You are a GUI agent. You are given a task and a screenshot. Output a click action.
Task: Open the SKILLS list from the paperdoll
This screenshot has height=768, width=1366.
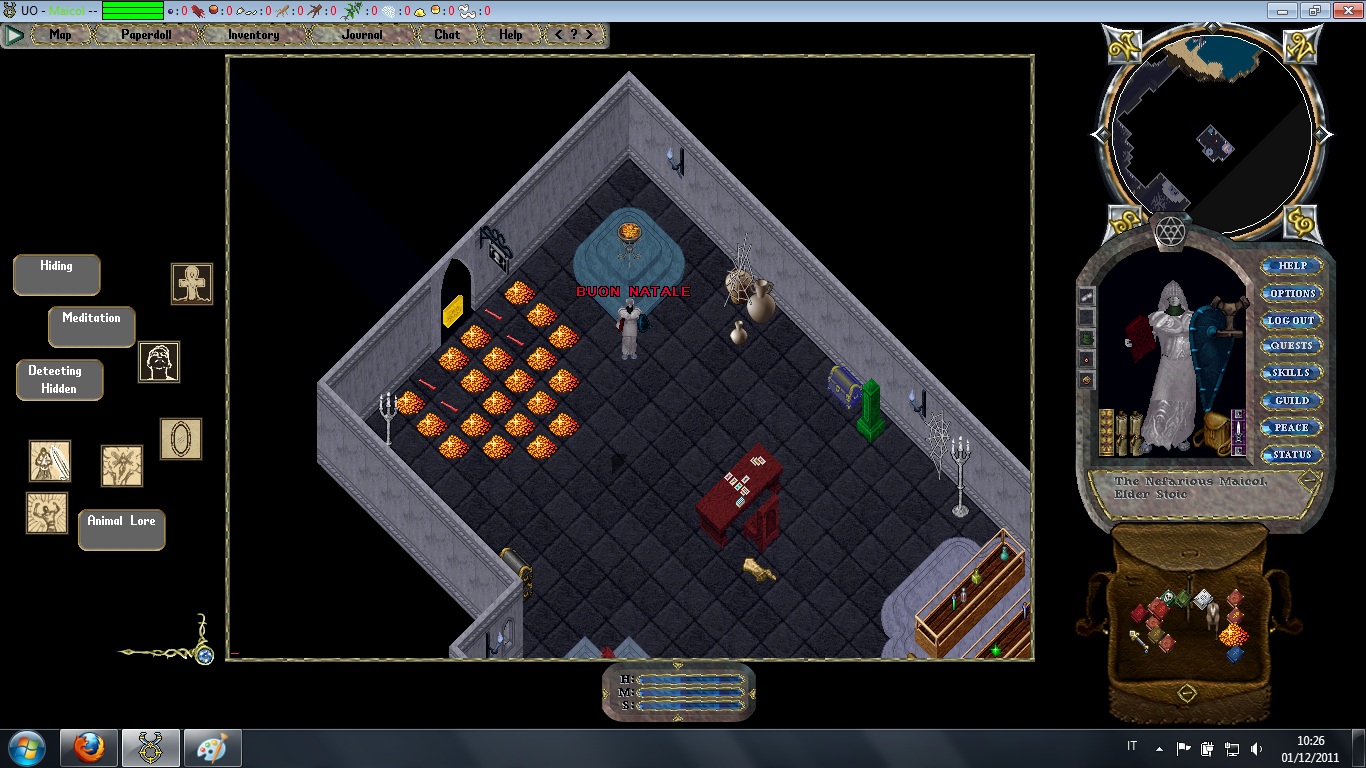click(x=1292, y=373)
